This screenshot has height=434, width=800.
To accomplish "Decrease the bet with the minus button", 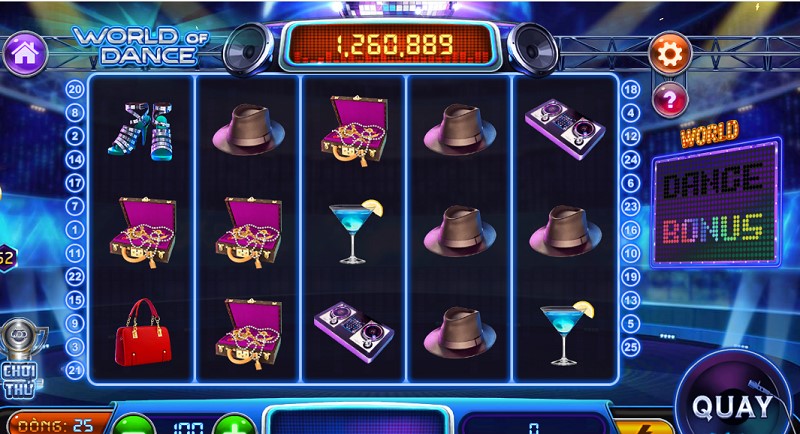I will pyautogui.click(x=131, y=426).
